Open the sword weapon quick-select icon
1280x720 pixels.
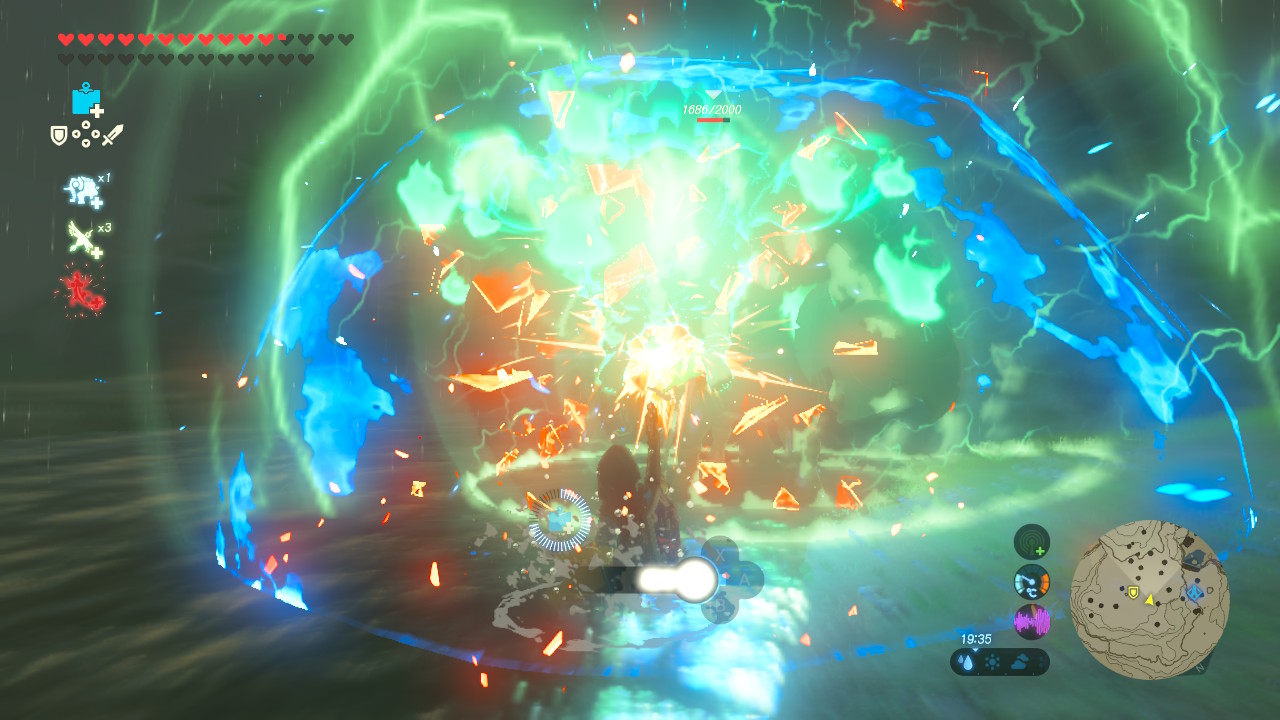[112, 135]
